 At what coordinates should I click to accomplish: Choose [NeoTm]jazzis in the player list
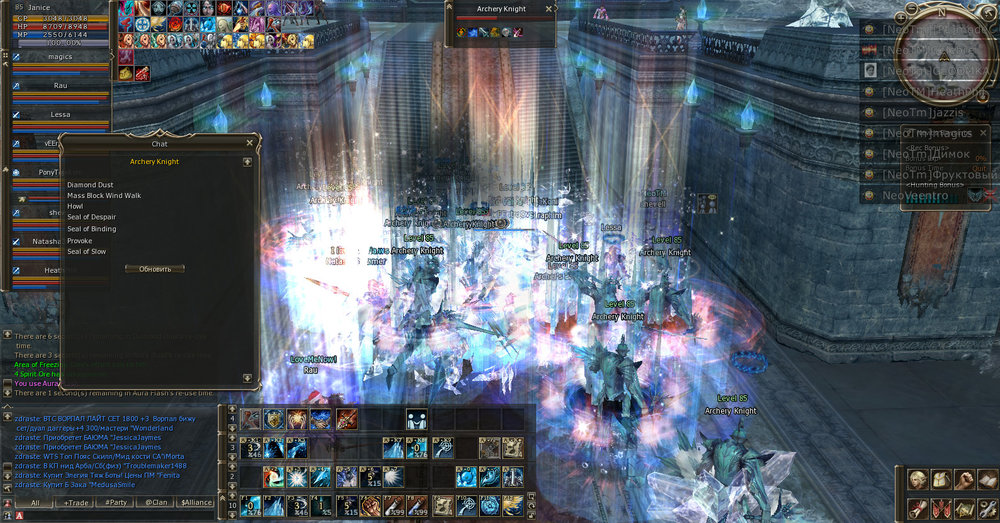point(920,113)
